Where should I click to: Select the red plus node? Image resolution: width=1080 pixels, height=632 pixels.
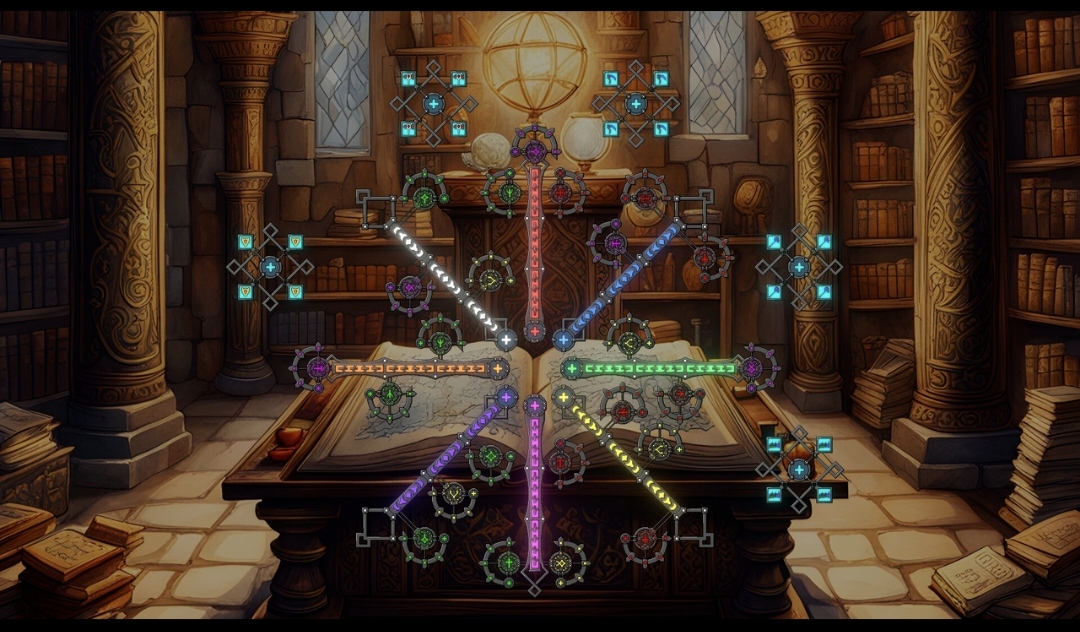pos(535,331)
